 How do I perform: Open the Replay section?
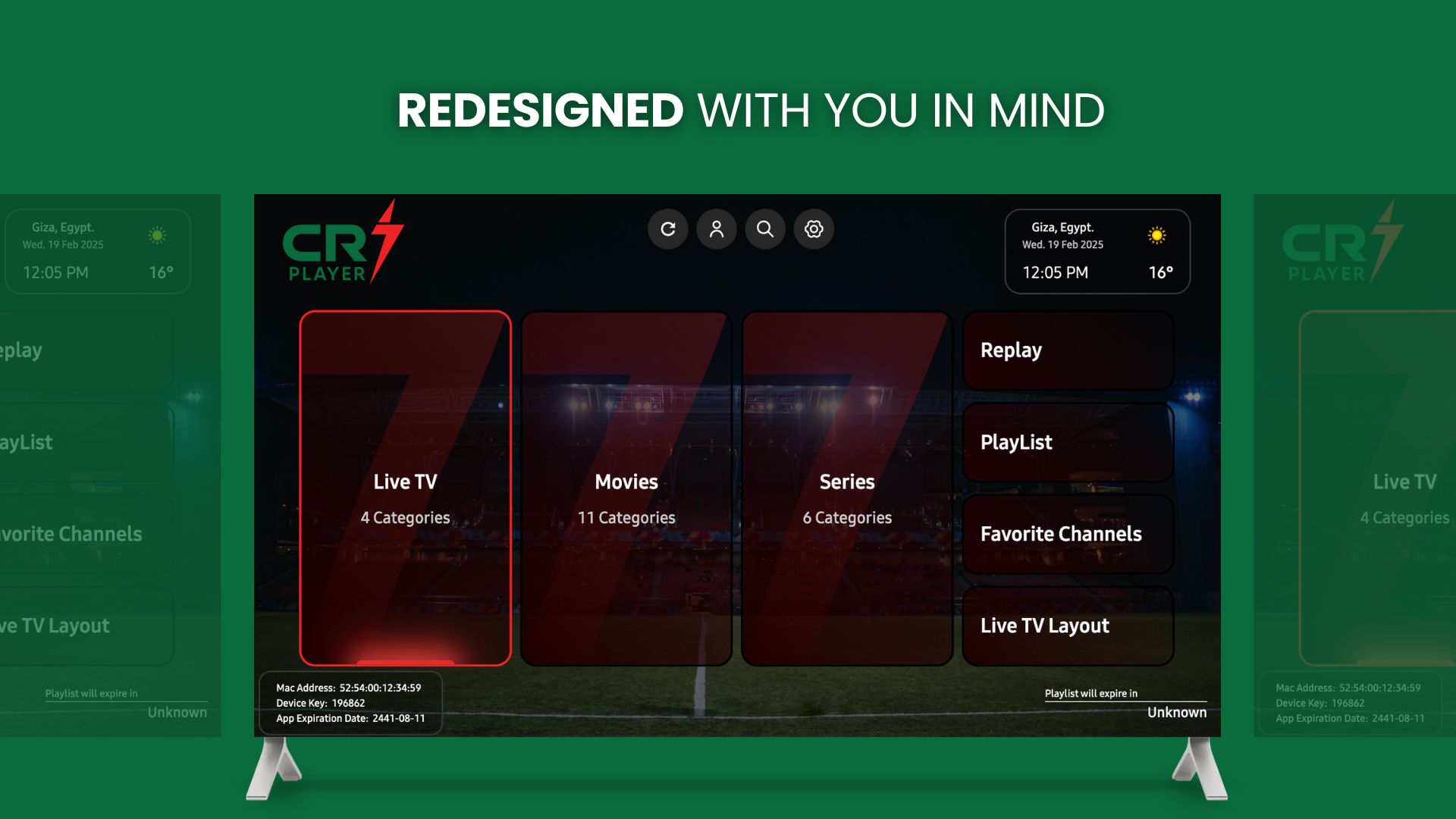click(x=1068, y=350)
